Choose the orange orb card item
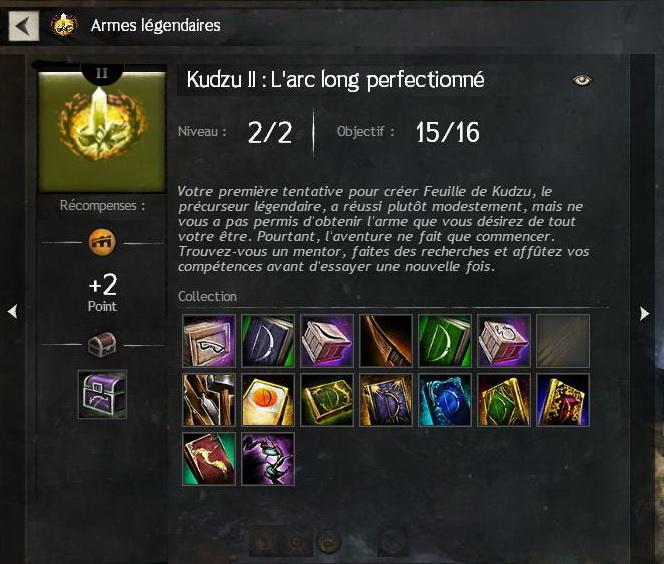Viewport: 664px width, 564px height. (x=268, y=400)
